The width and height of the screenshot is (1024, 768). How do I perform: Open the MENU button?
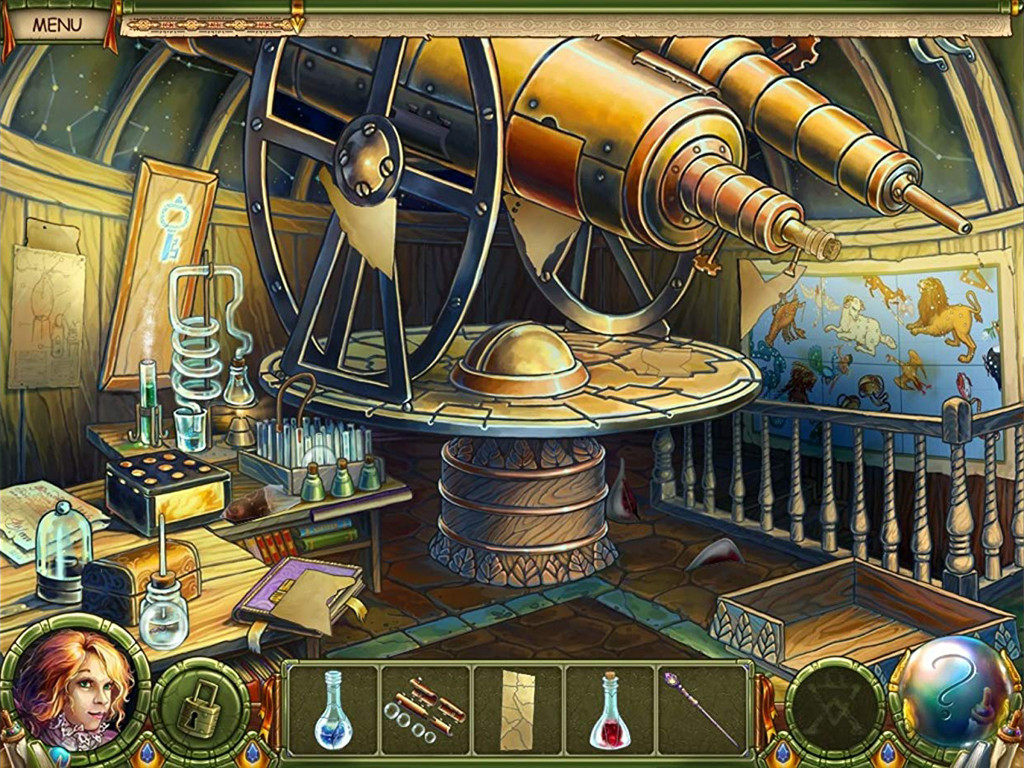coord(56,24)
